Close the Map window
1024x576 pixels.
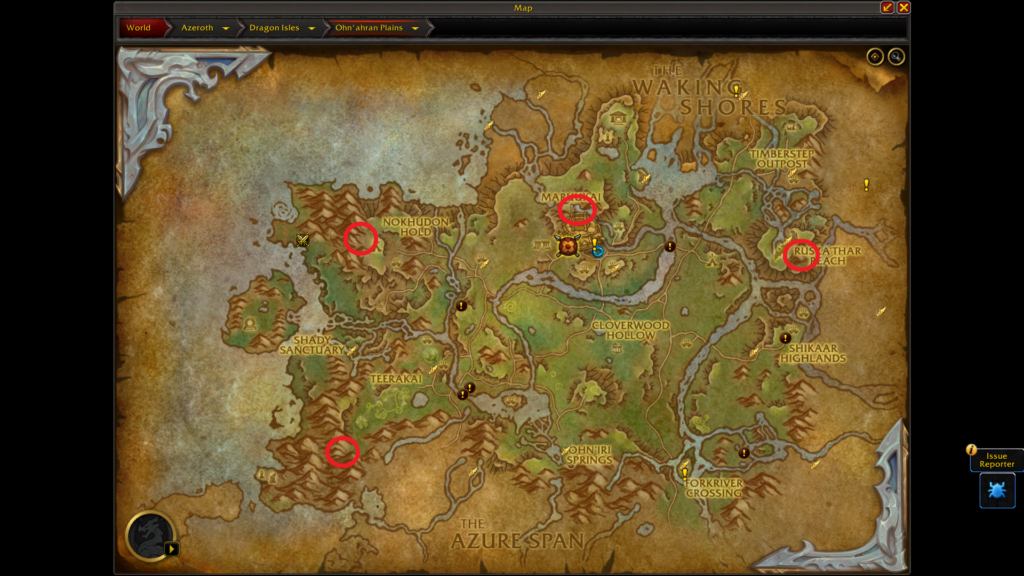(903, 7)
